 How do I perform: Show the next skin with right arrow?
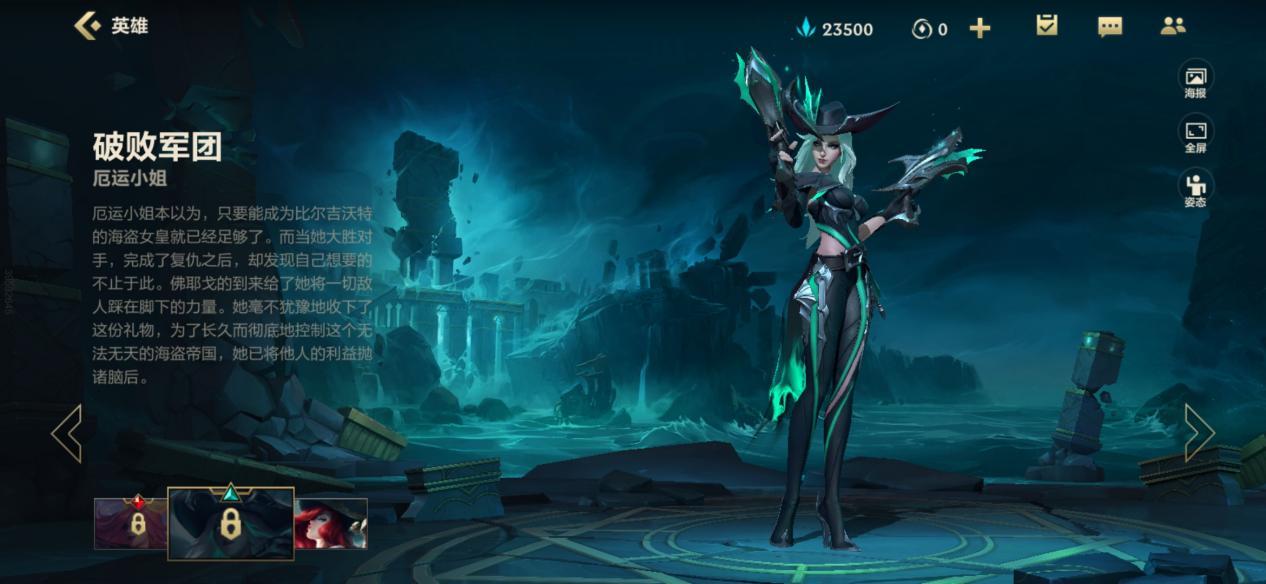pyautogui.click(x=1199, y=433)
